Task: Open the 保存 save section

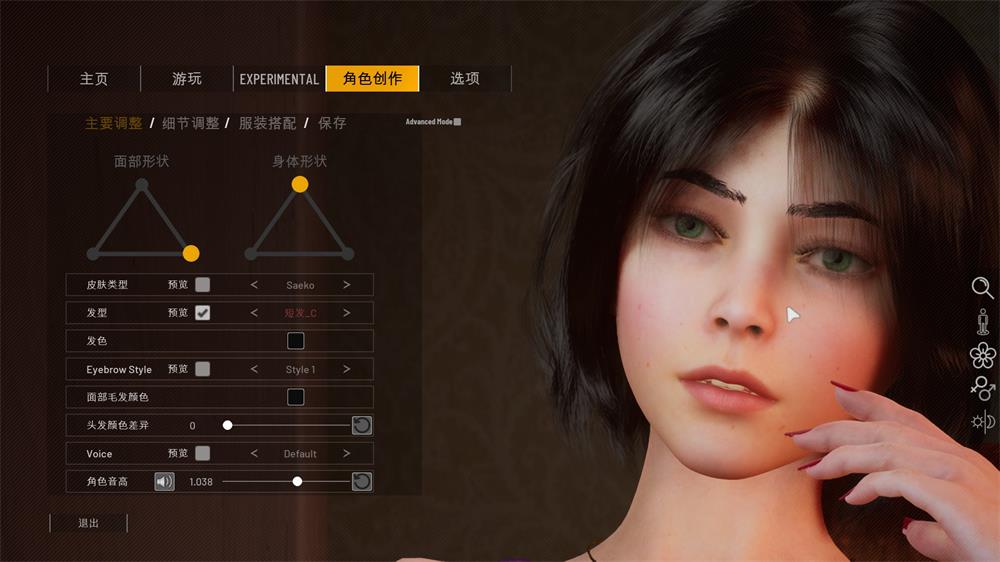Action: (332, 123)
